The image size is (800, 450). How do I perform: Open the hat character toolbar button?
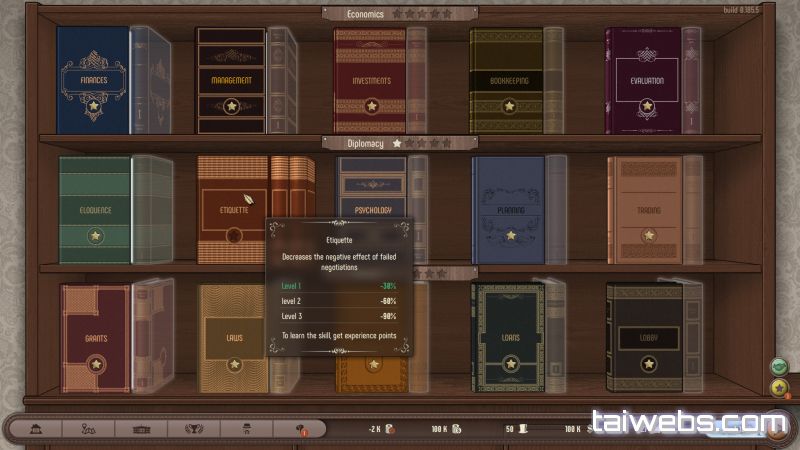coord(248,428)
